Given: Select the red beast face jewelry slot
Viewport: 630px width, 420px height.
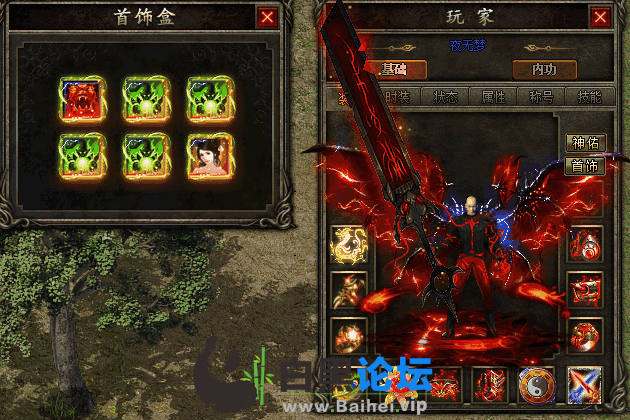Looking at the screenshot, I should click(x=81, y=97).
